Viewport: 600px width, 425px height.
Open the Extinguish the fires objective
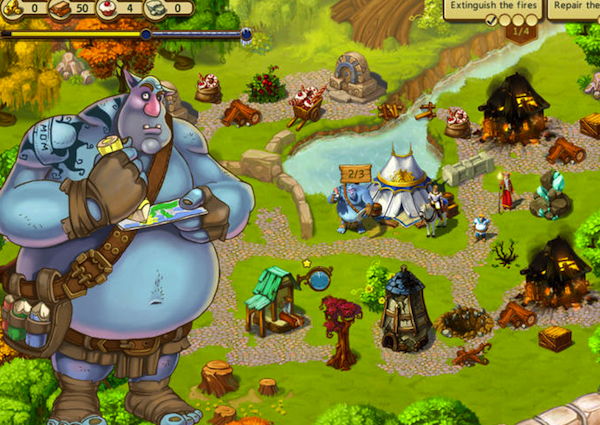(493, 7)
